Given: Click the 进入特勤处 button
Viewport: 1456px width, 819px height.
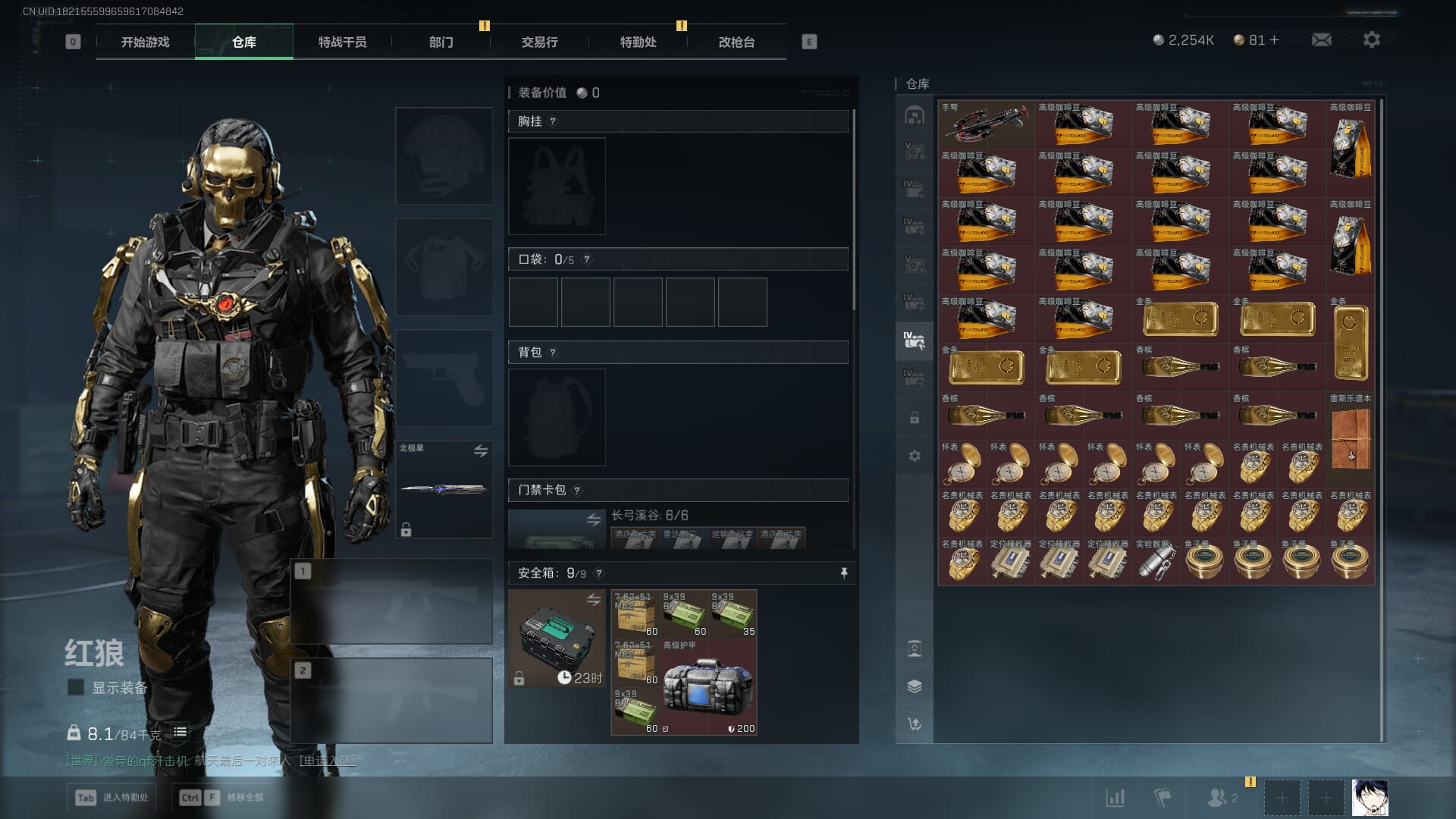Looking at the screenshot, I should (x=114, y=798).
